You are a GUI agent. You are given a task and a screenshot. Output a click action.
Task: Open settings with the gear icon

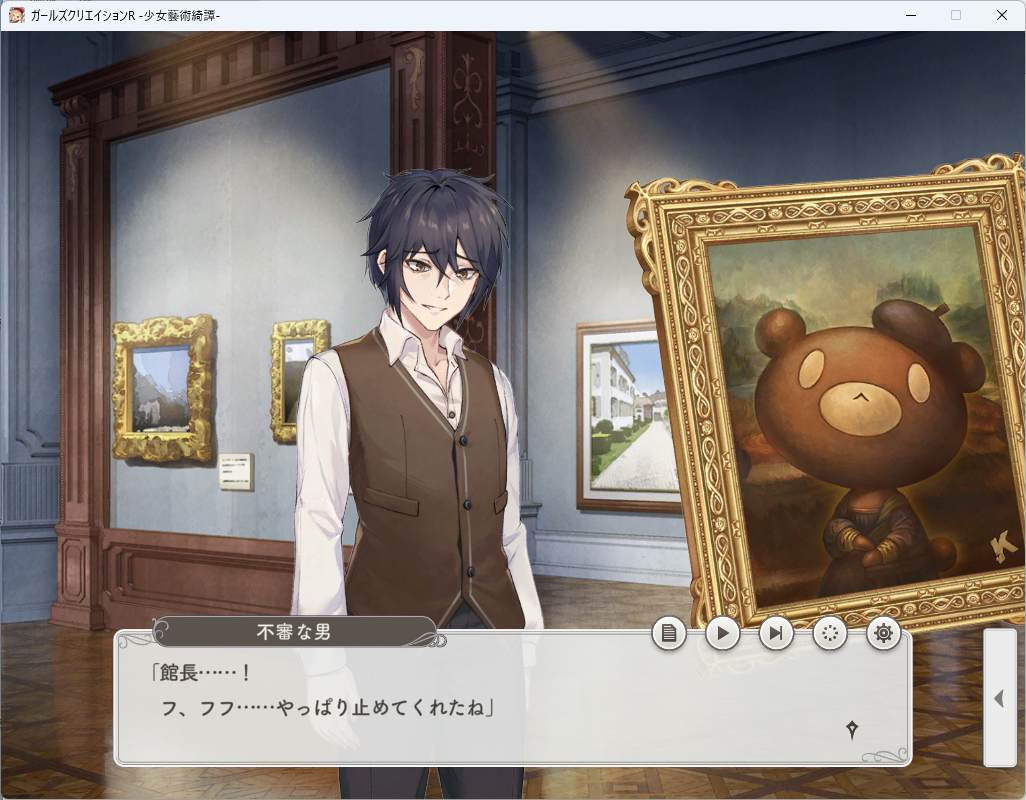pos(883,633)
